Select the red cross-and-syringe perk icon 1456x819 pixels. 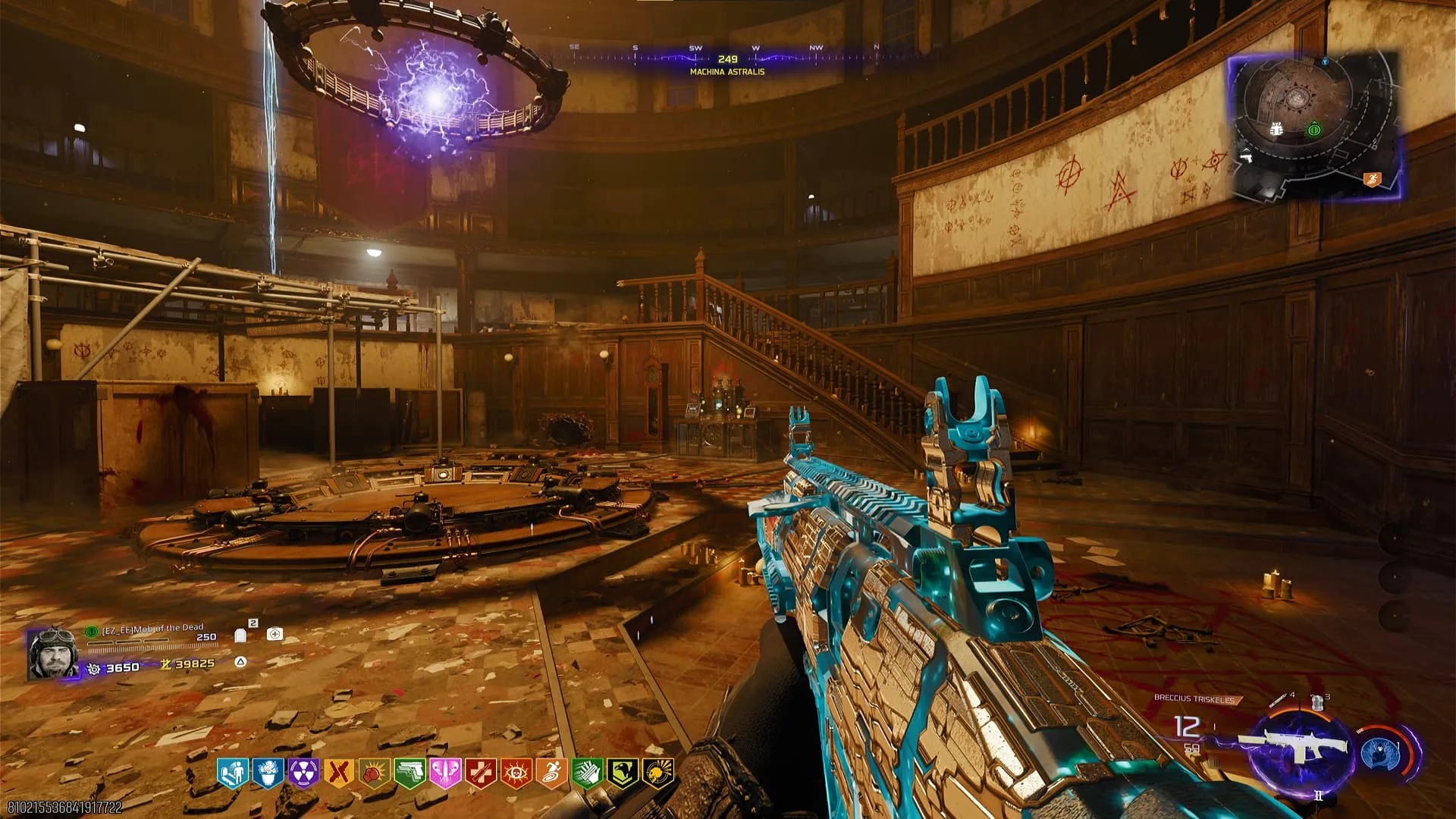(481, 773)
